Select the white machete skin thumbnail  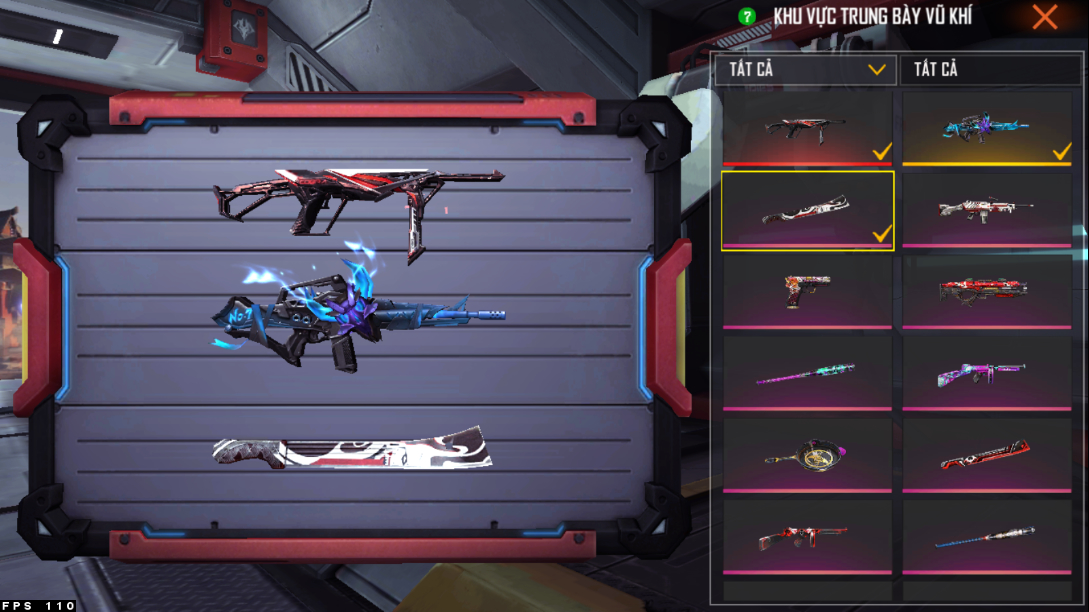coord(806,210)
